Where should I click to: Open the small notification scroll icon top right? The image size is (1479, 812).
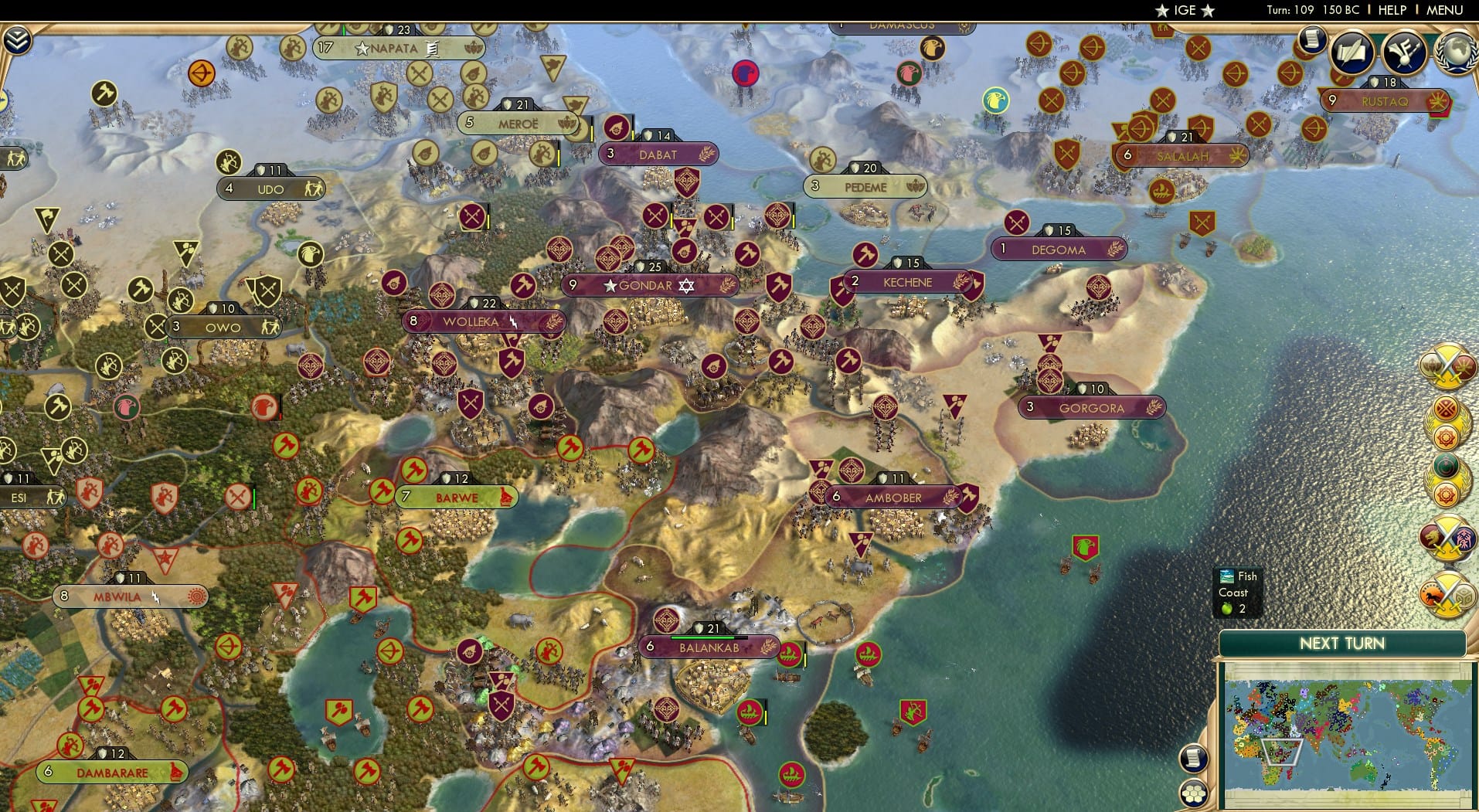tap(1311, 39)
